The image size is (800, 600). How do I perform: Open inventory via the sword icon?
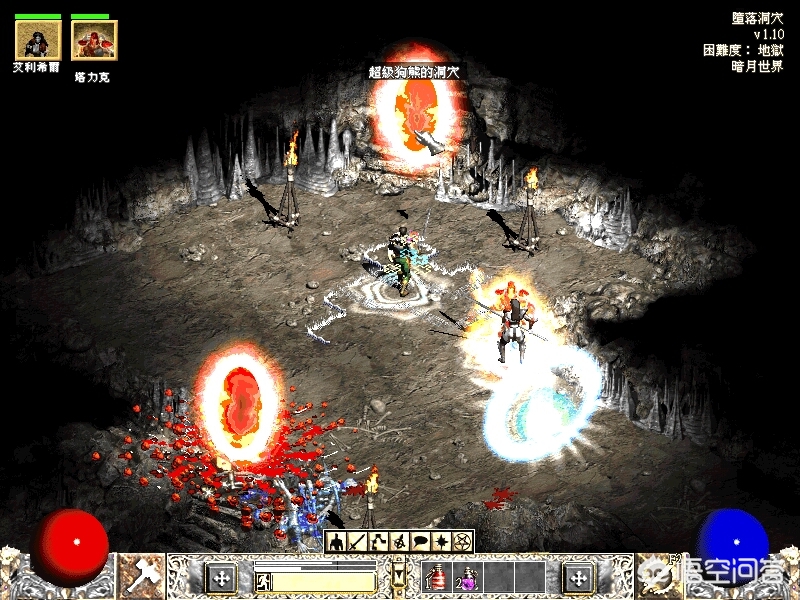point(358,542)
